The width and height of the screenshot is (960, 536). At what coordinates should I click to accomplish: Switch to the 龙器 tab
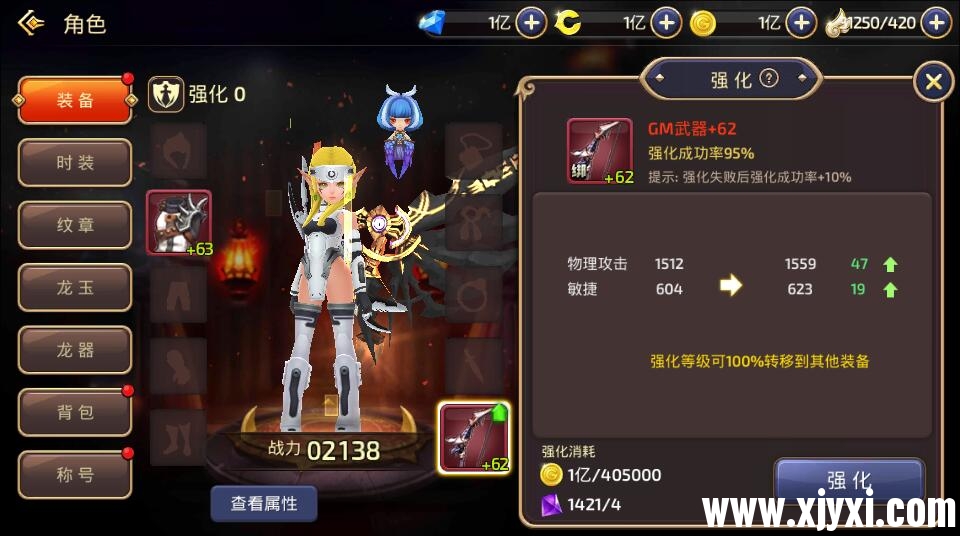[x=75, y=350]
